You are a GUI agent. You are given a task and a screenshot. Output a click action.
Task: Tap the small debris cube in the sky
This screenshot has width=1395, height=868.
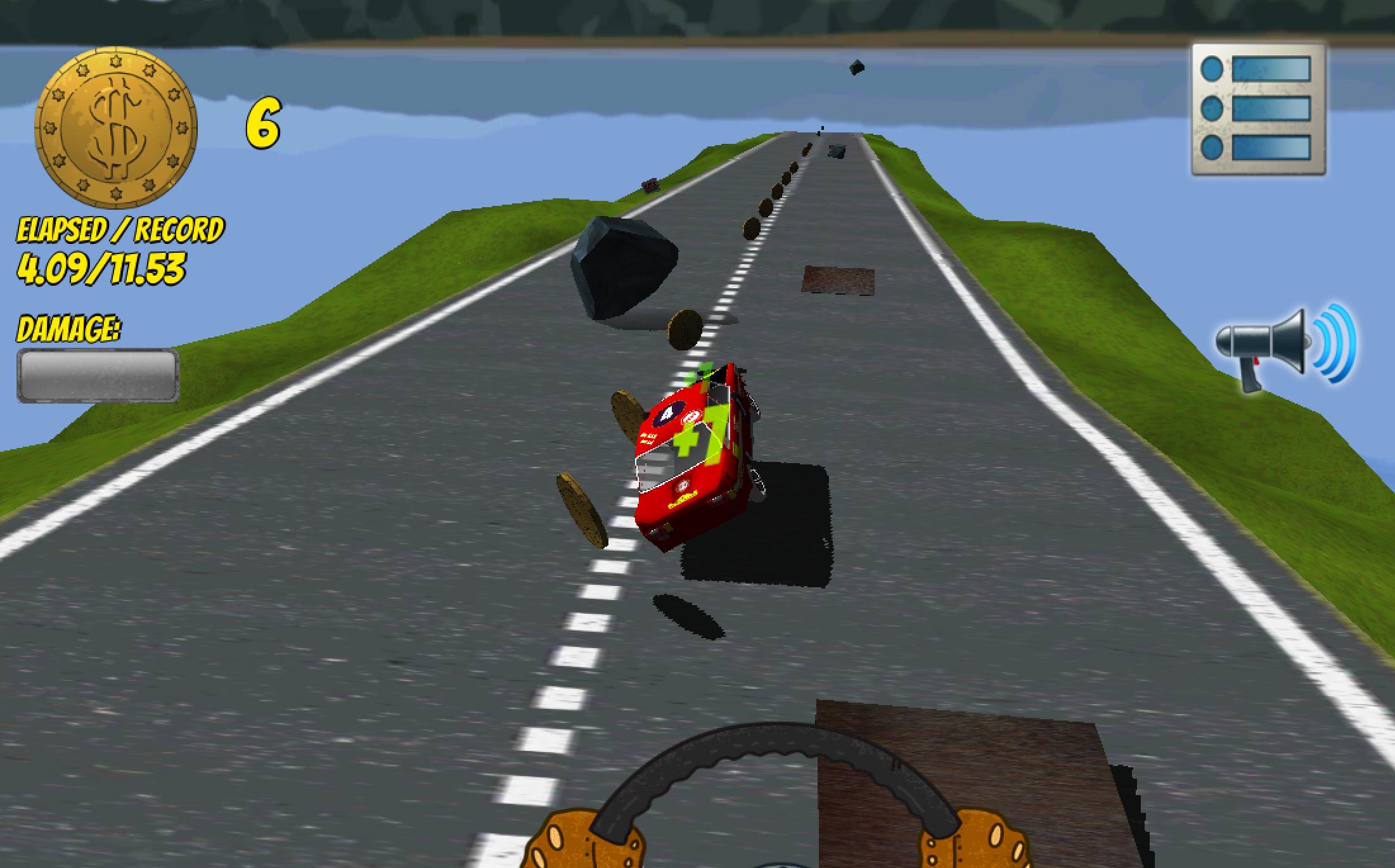[857, 67]
